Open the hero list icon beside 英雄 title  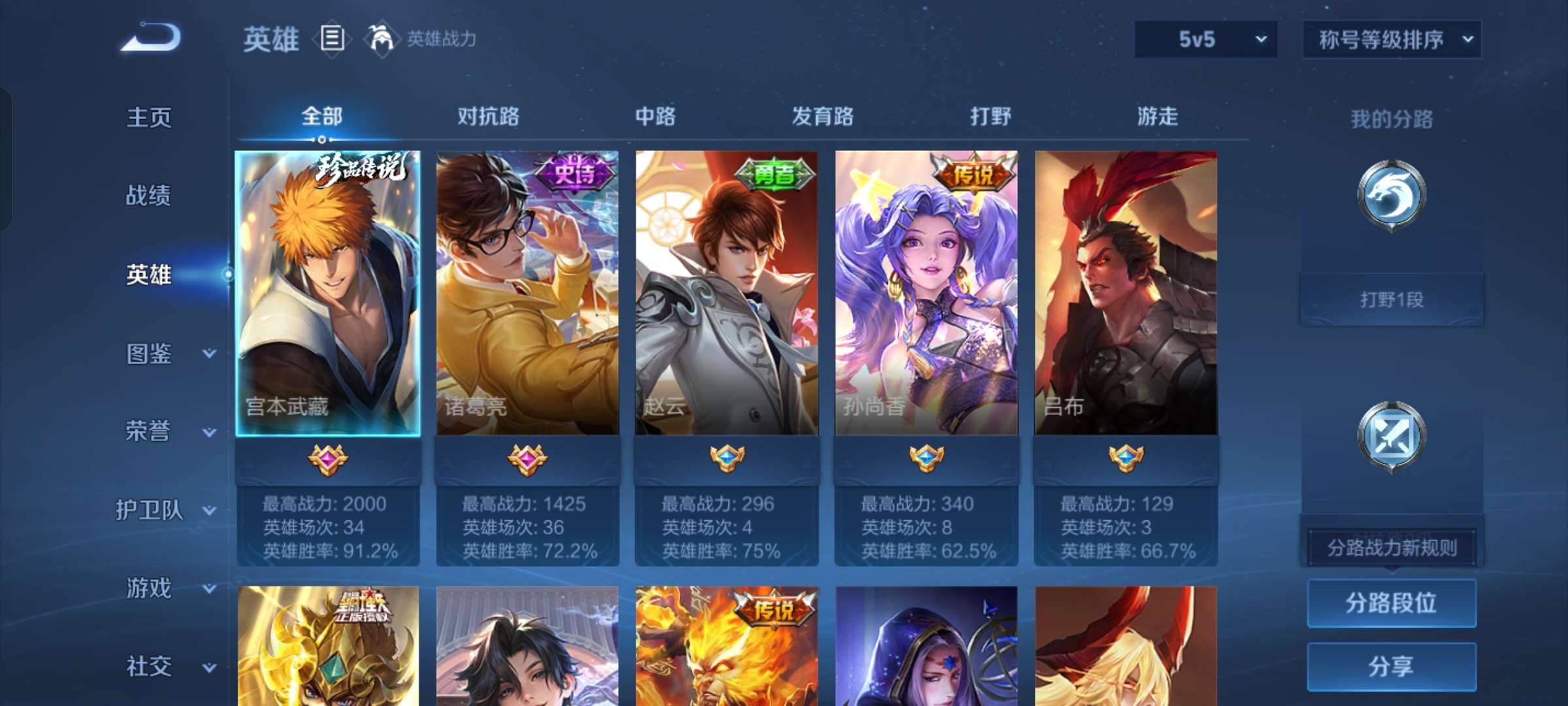(332, 39)
